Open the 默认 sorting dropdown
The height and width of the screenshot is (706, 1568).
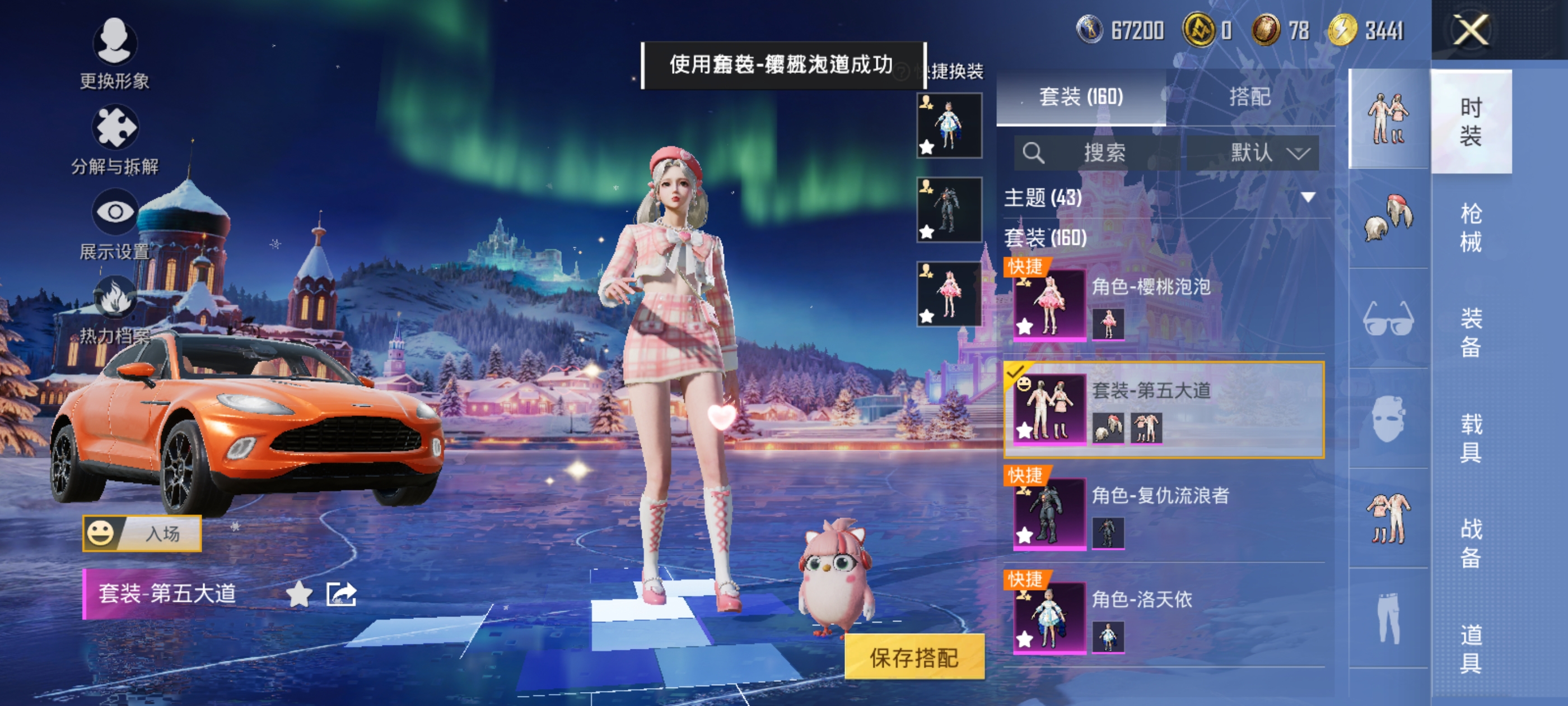coord(1253,152)
